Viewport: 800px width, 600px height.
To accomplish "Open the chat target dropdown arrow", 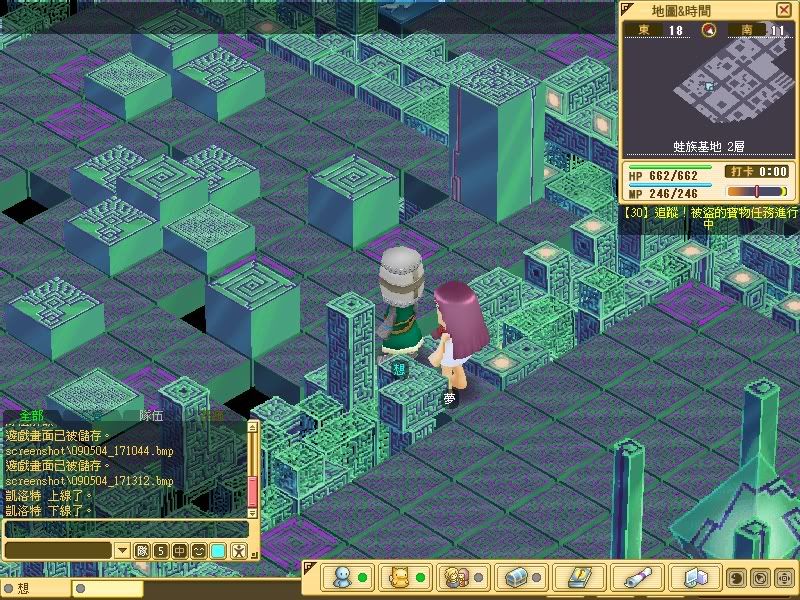I will click(x=122, y=551).
